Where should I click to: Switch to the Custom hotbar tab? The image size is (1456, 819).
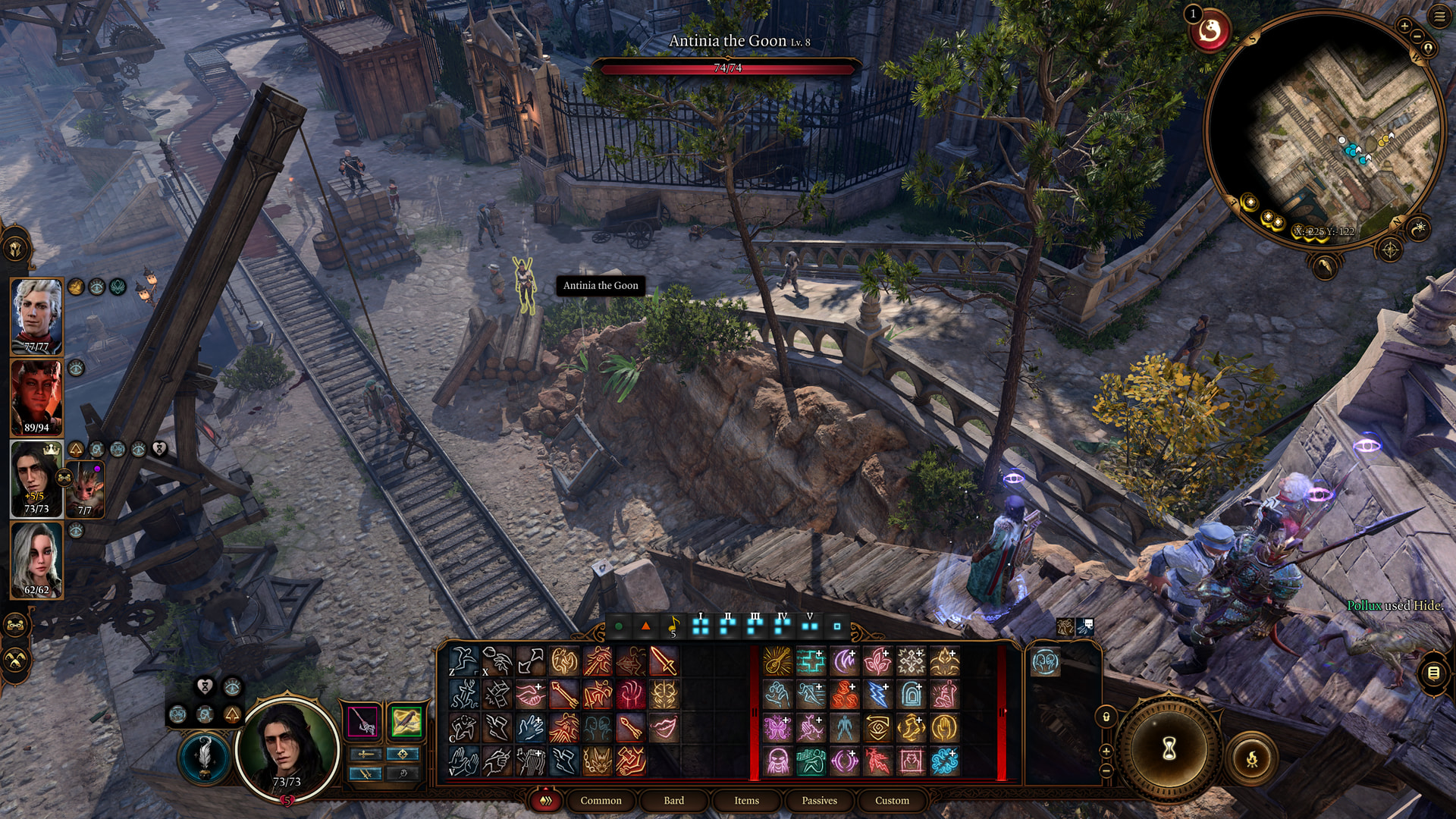click(x=892, y=800)
